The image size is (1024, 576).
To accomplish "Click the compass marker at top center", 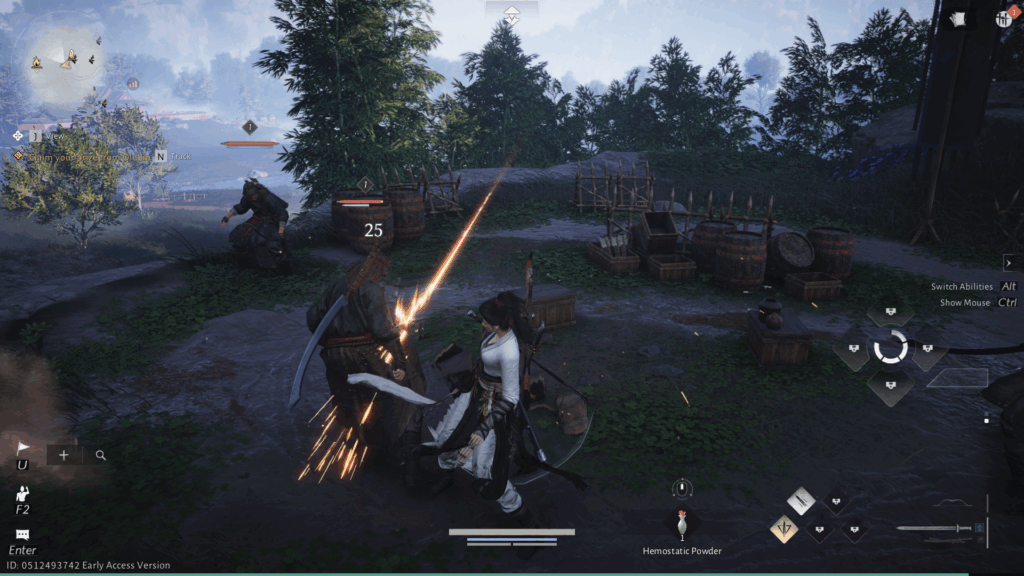I will click(x=511, y=14).
